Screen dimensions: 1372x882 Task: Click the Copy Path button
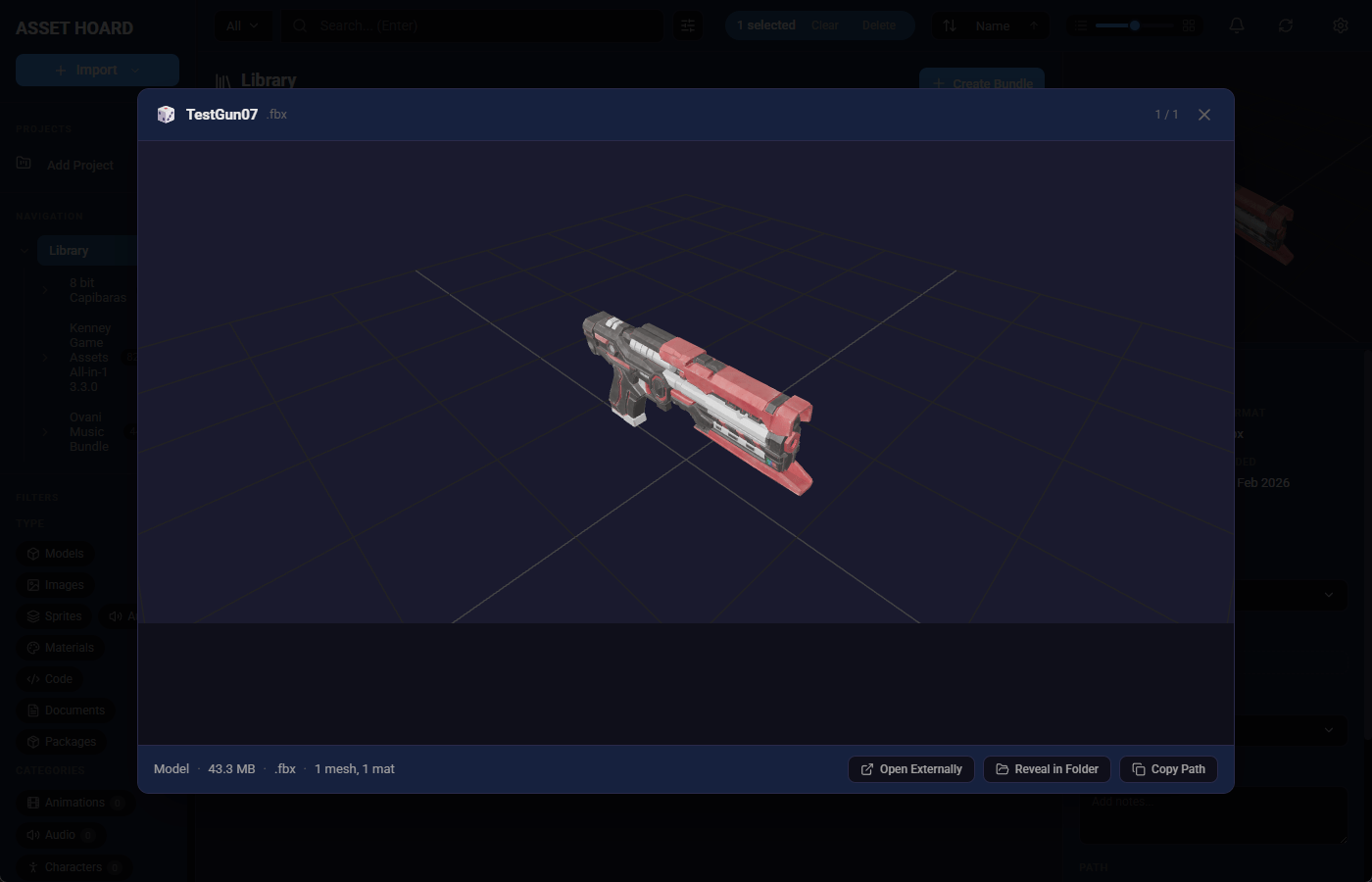click(1168, 768)
